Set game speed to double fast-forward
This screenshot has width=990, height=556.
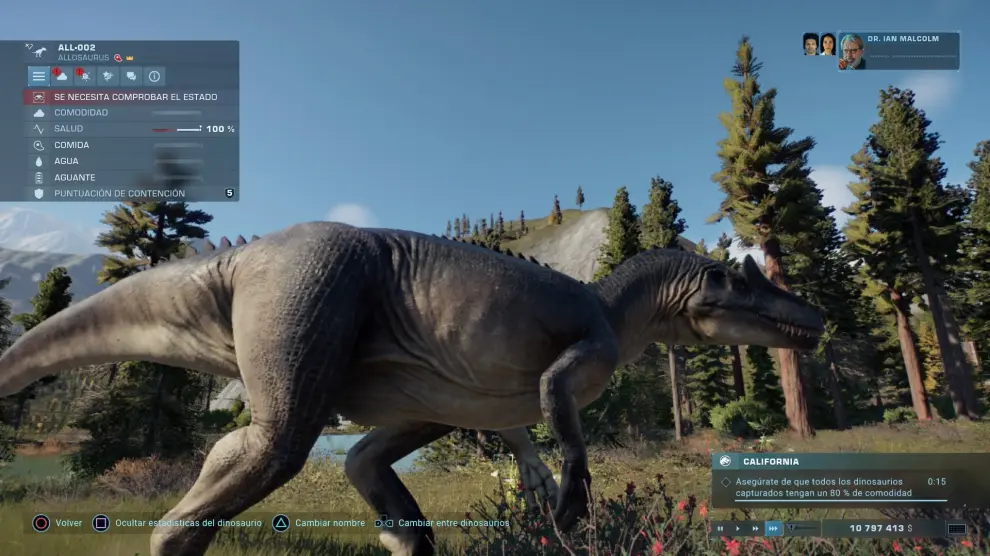click(x=756, y=528)
